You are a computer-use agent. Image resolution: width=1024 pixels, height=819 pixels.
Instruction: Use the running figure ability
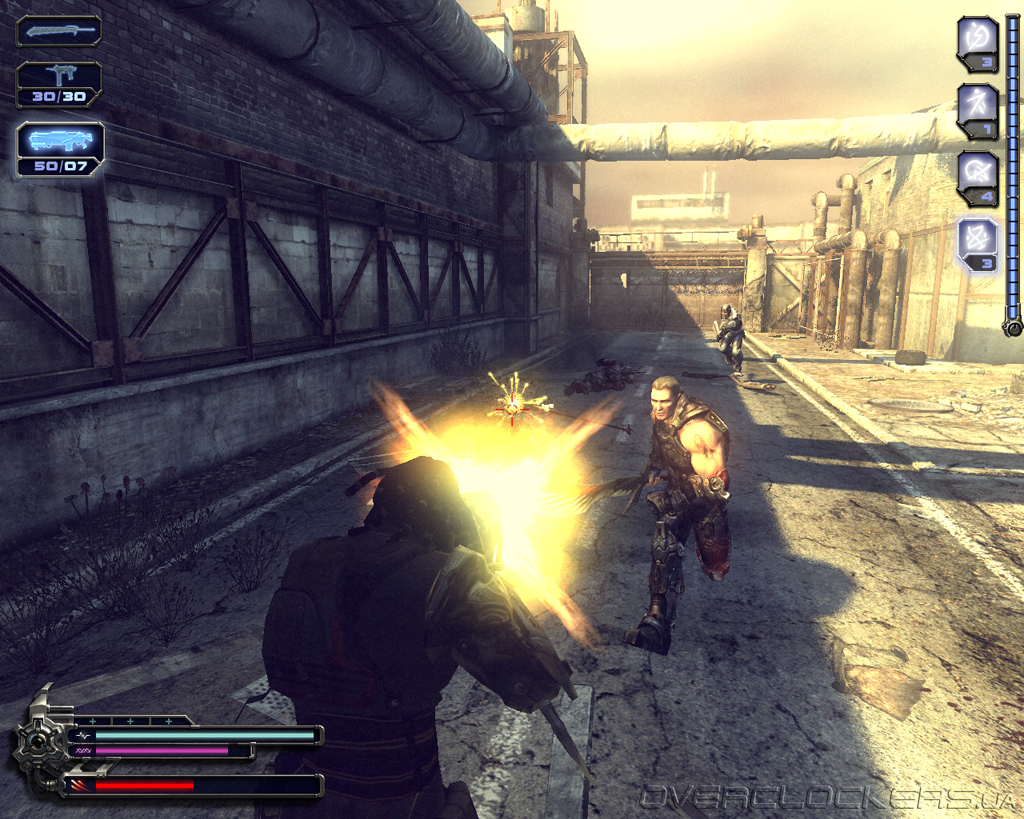[977, 109]
